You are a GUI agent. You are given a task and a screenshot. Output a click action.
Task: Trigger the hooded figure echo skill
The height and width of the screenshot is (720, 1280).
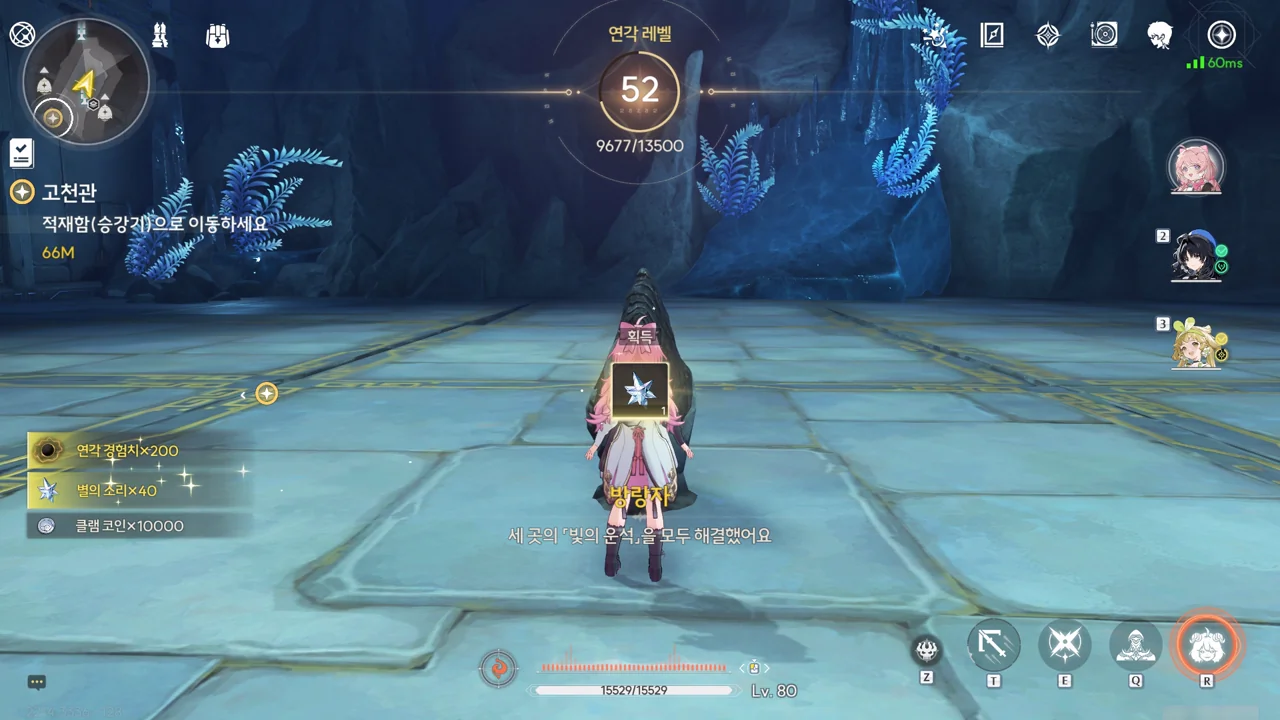[1136, 646]
